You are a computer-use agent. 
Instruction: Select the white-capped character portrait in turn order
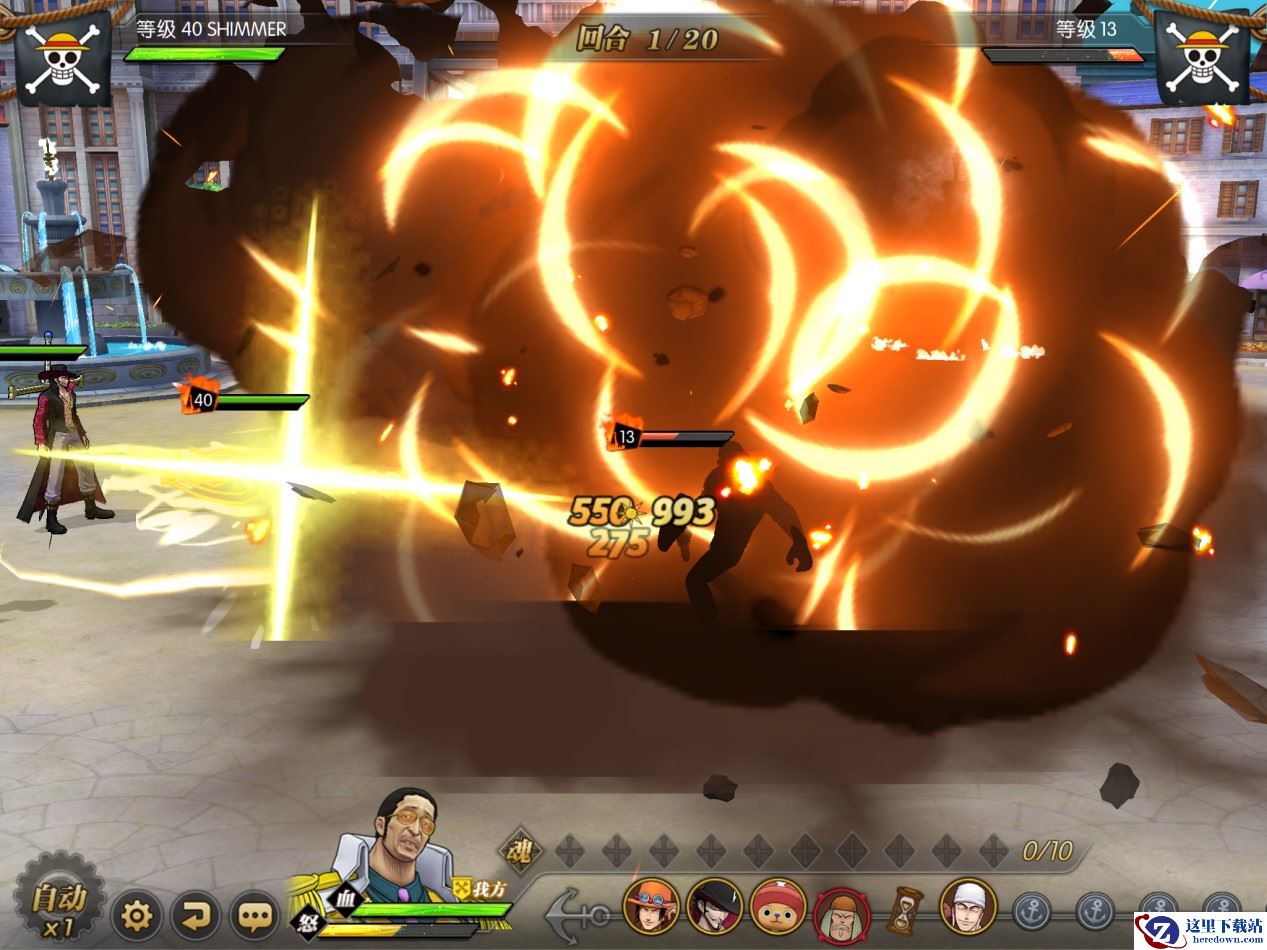968,906
